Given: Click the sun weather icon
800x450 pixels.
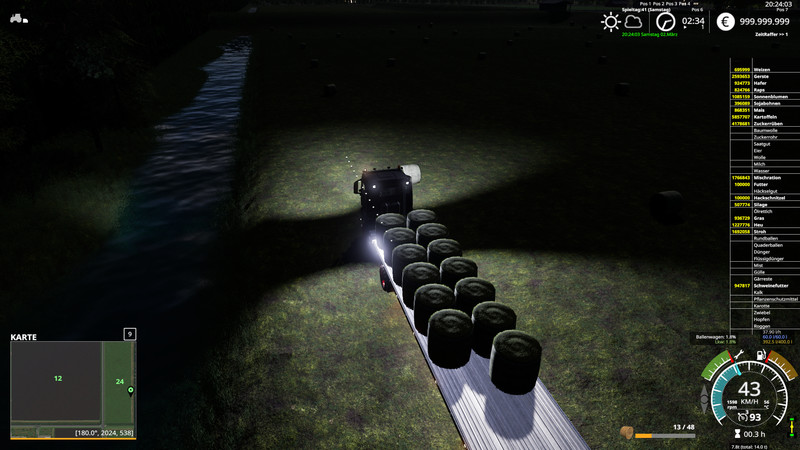Looking at the screenshot, I should pyautogui.click(x=610, y=21).
